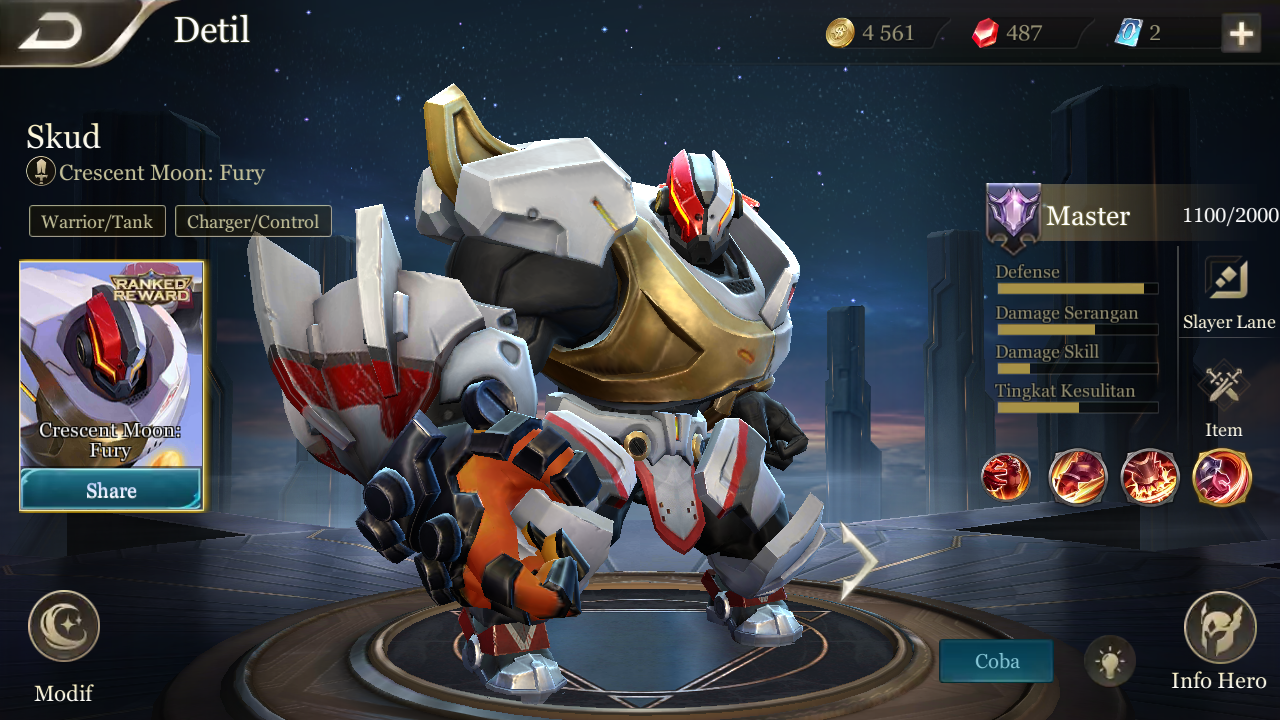
Task: Open the Item build recommendation
Action: coord(1223,386)
